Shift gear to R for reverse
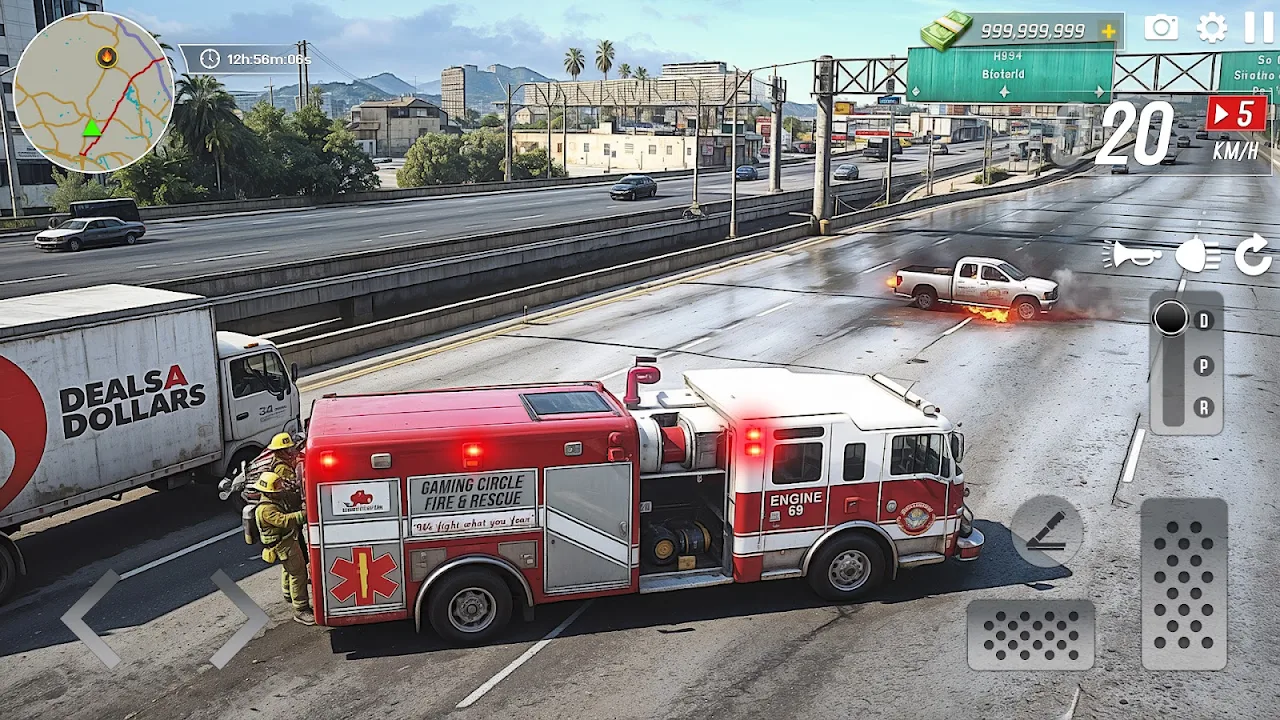Screen dimensions: 1280x720 [x=1204, y=408]
